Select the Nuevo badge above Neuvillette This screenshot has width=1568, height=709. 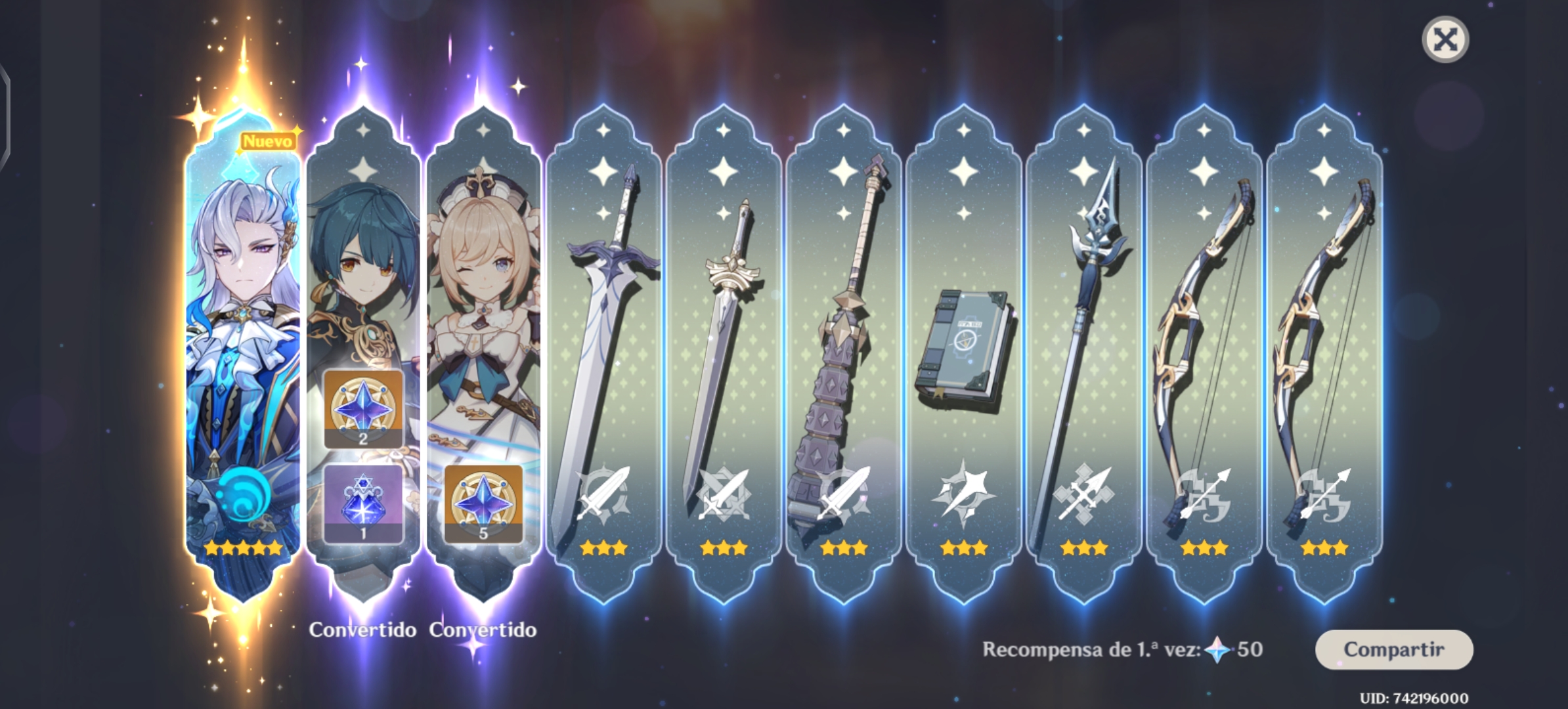(267, 139)
